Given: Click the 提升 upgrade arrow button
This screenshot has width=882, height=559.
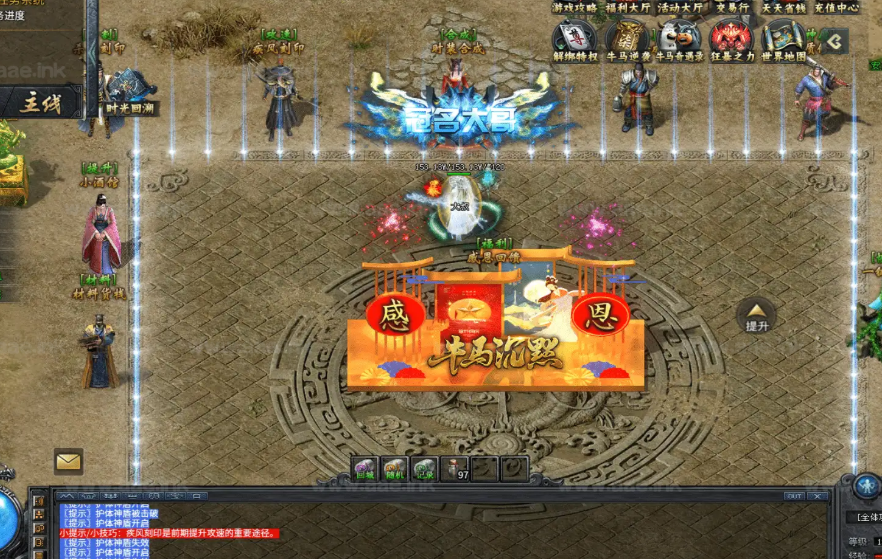Looking at the screenshot, I should point(756,315).
